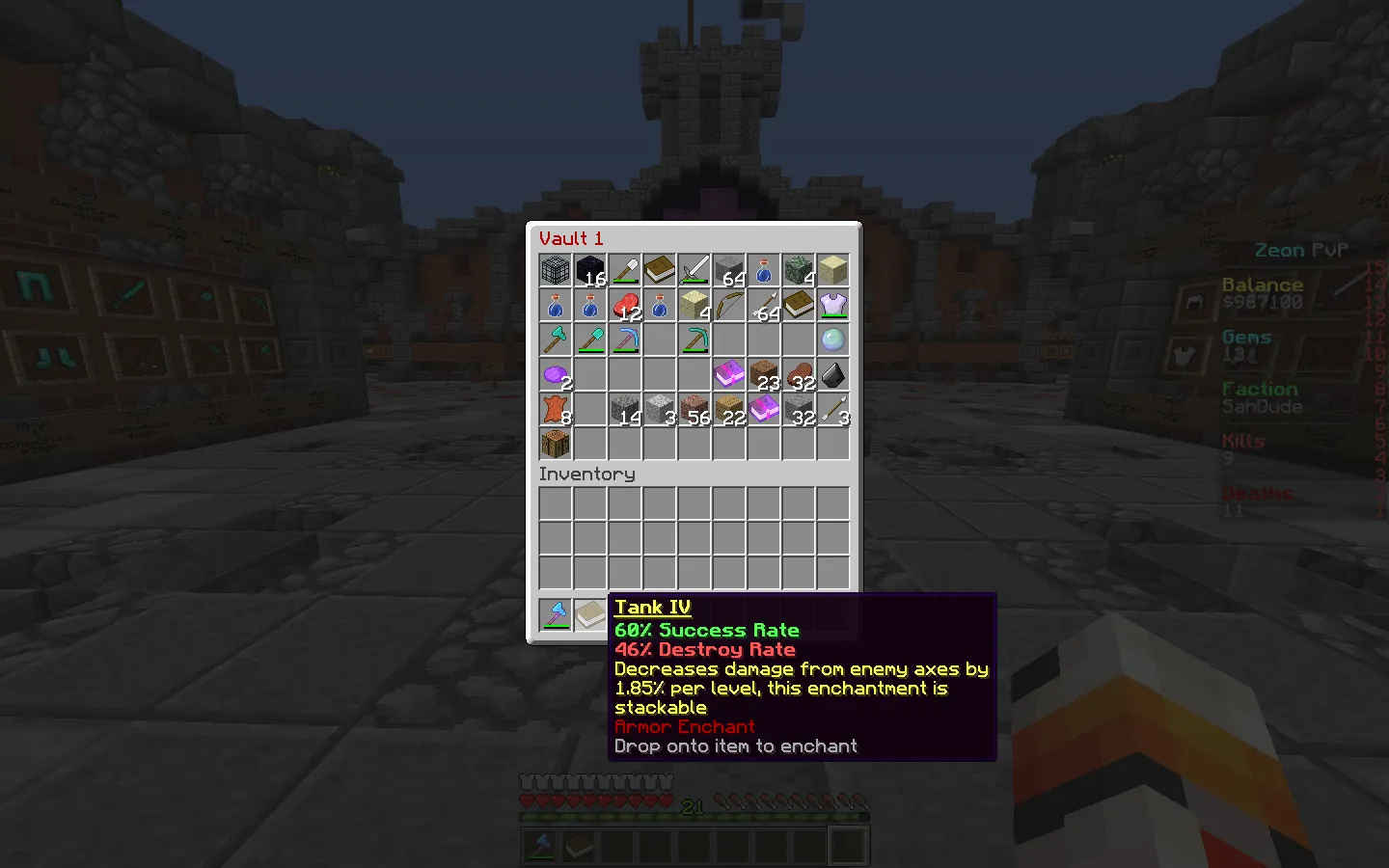Take the stack of 4 mossy cobblestone
The width and height of the screenshot is (1389, 868).
(799, 271)
